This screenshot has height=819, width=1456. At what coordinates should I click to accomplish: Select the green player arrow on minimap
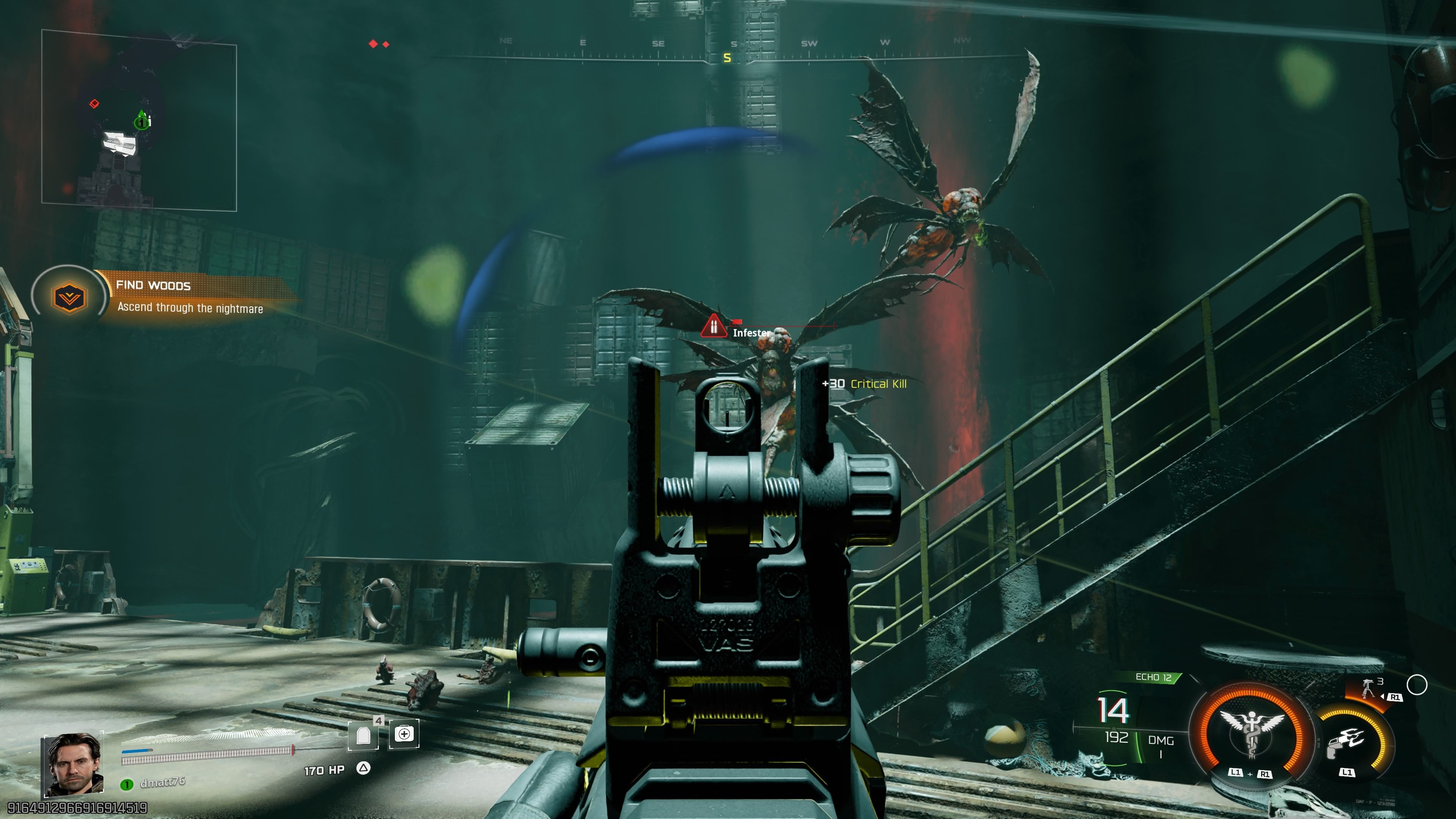[x=141, y=120]
